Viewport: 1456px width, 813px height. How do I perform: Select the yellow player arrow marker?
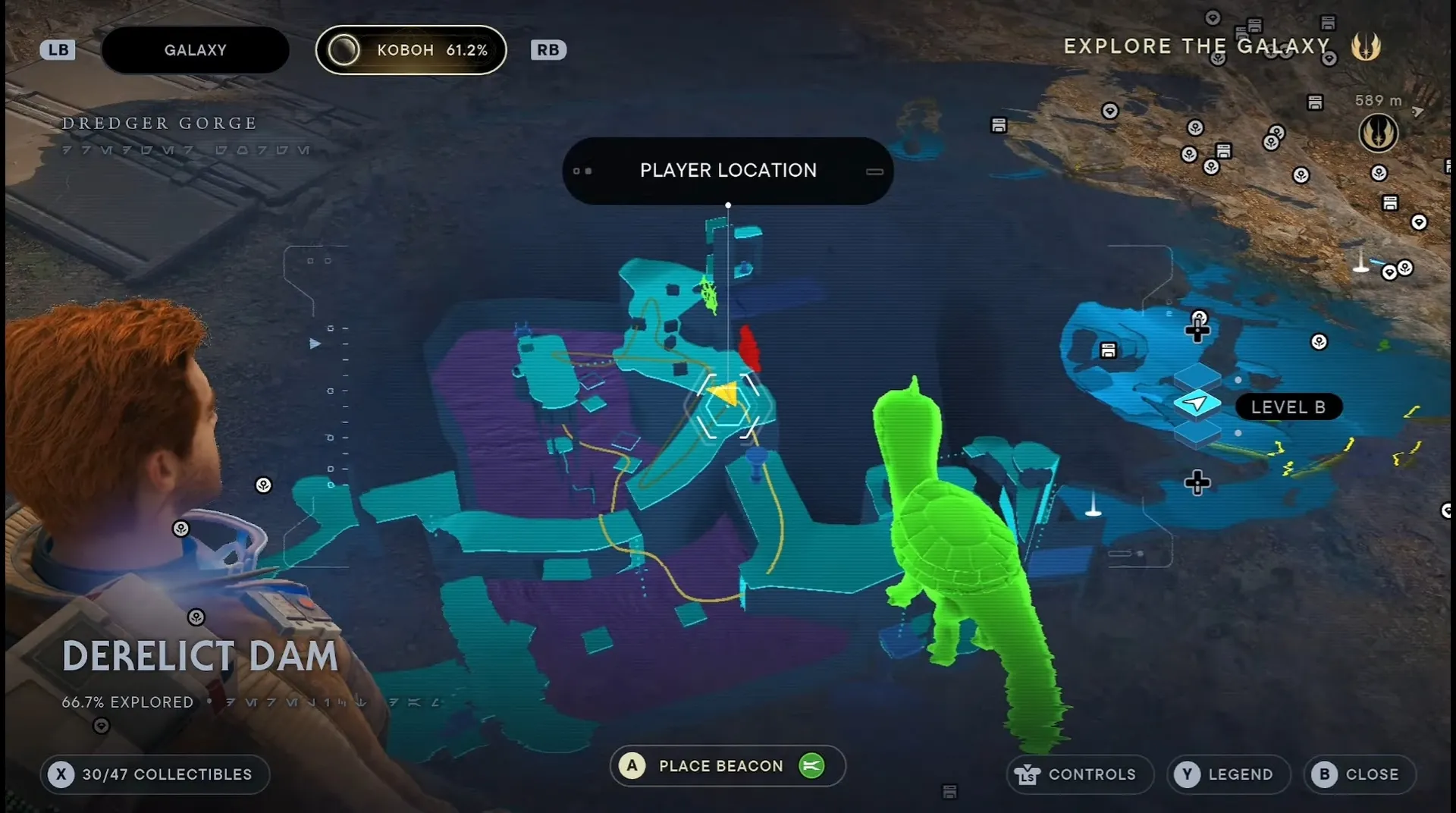coord(725,395)
